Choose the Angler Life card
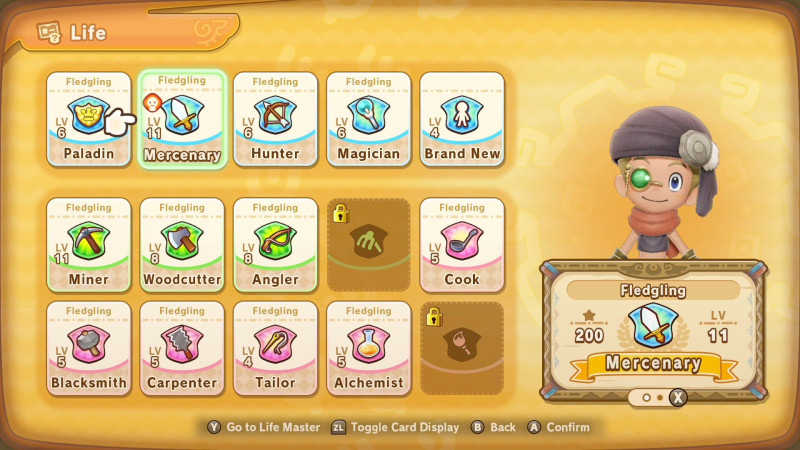The image size is (800, 450). (275, 244)
